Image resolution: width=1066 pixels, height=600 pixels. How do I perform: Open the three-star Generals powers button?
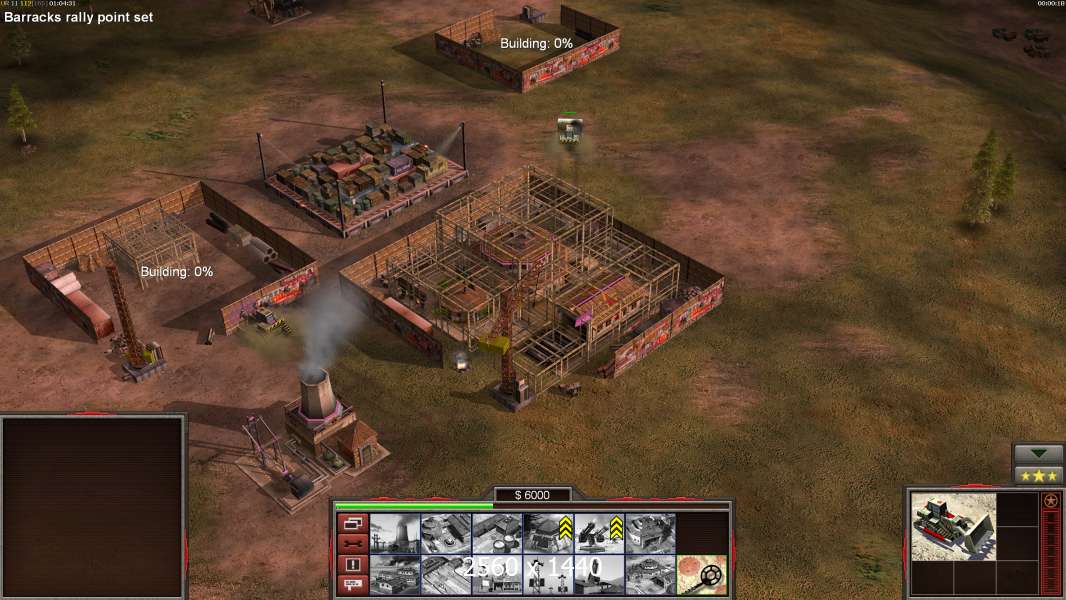[1038, 475]
